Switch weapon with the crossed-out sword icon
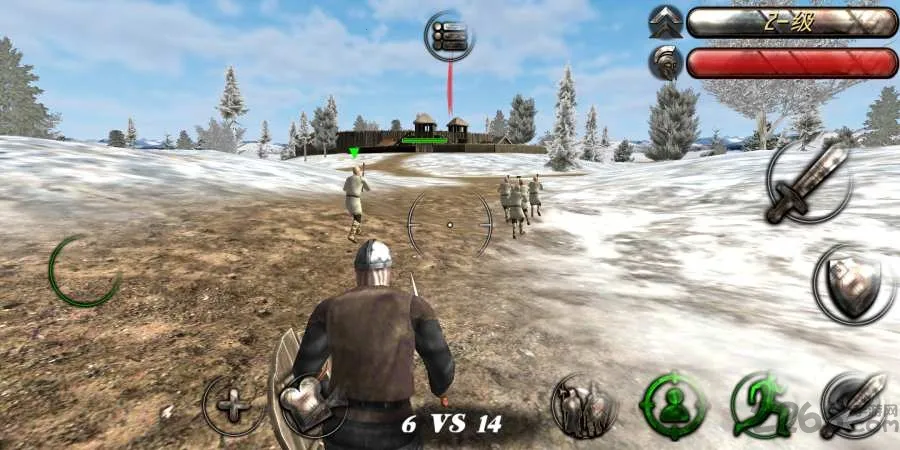Viewport: 900px width, 450px height. pos(852,404)
